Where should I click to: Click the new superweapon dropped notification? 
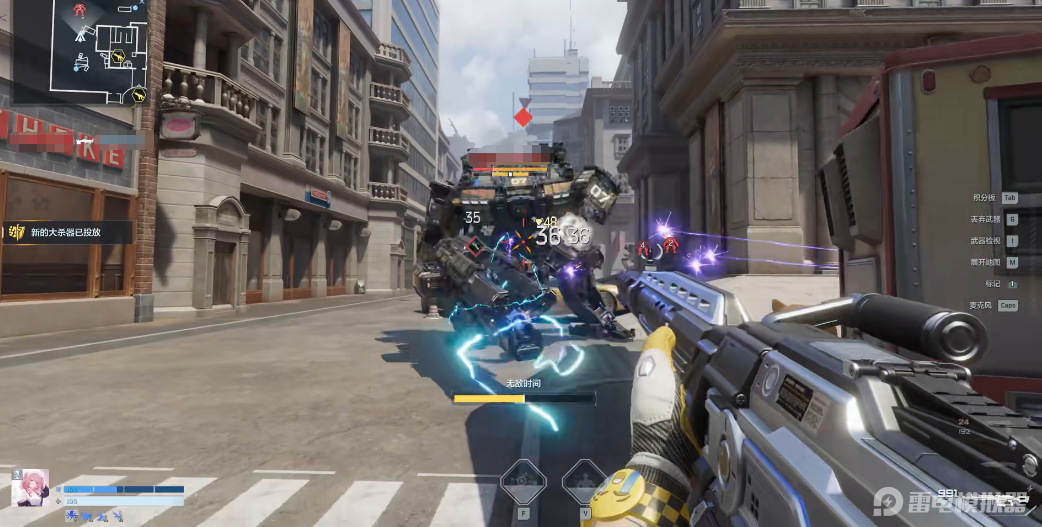click(70, 232)
